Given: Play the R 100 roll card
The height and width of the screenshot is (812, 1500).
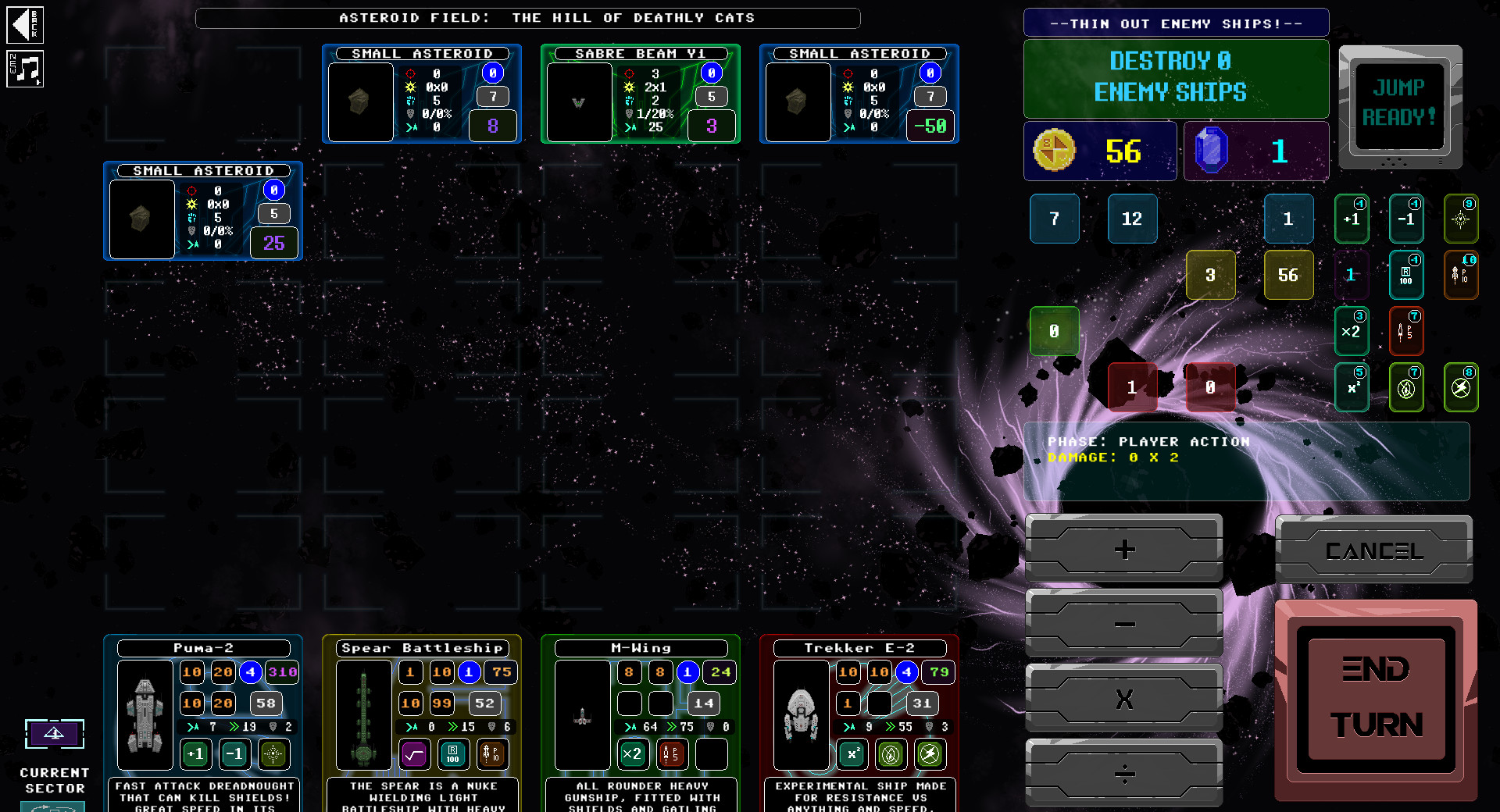Looking at the screenshot, I should click(1406, 275).
